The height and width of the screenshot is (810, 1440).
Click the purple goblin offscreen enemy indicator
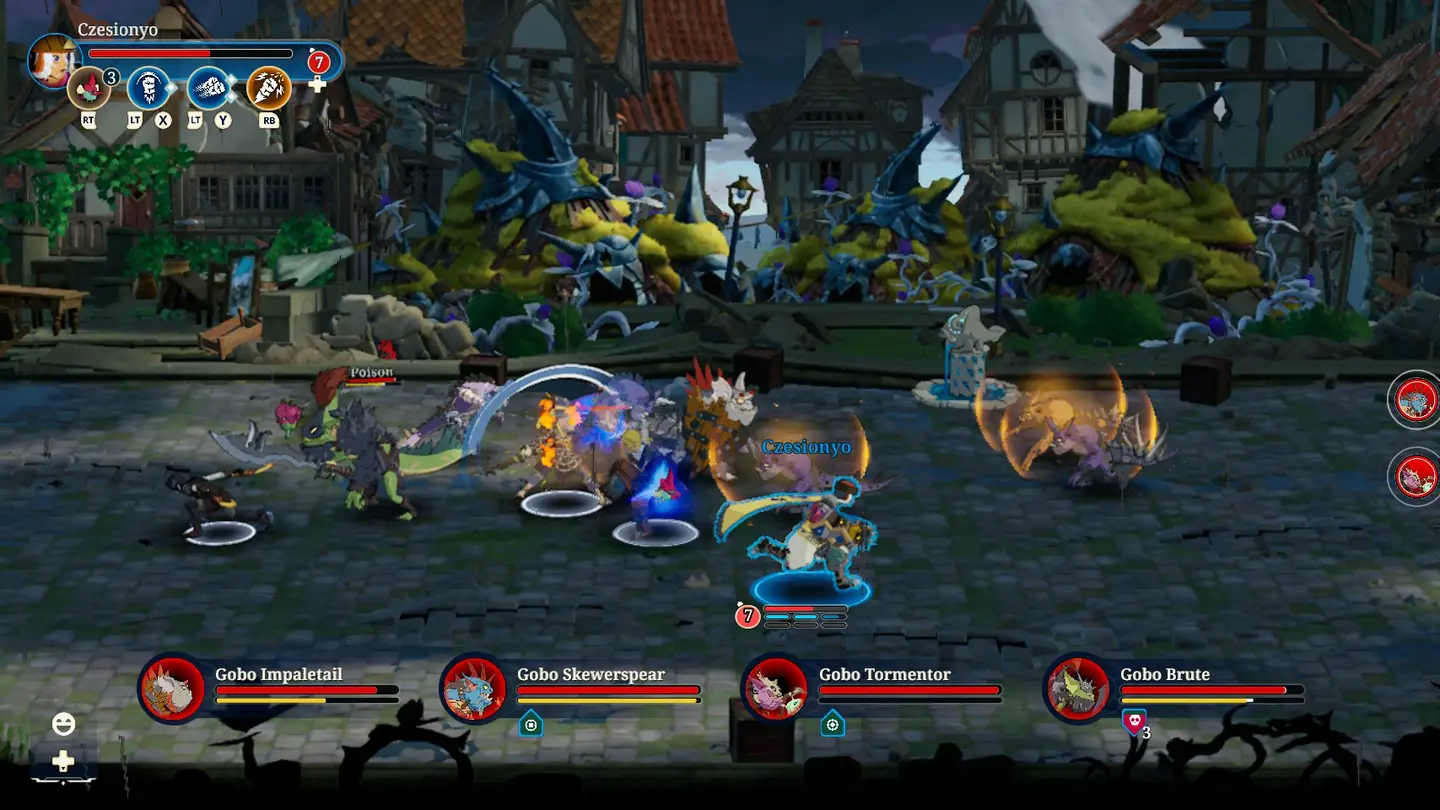(1416, 475)
